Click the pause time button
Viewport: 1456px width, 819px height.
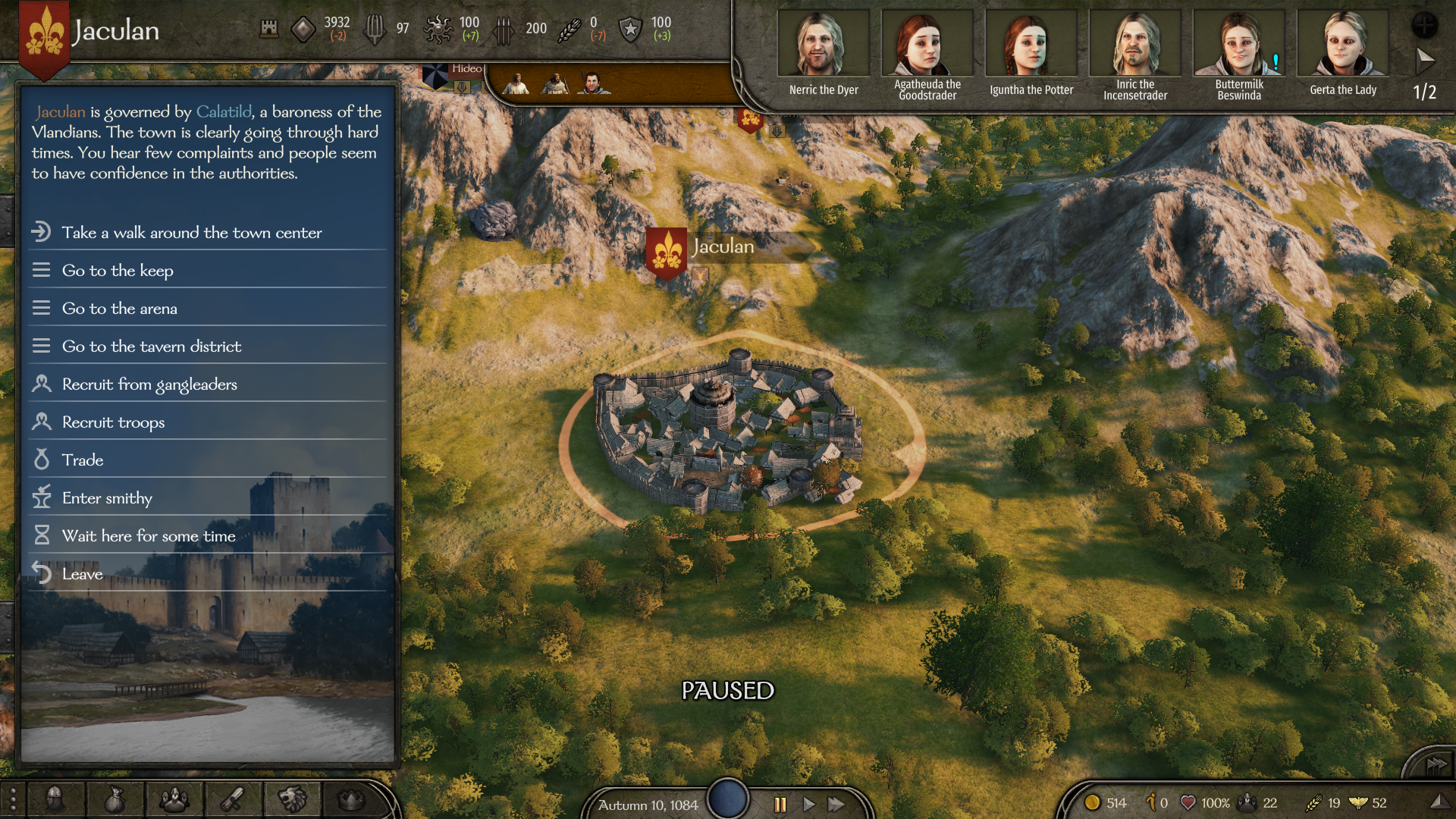click(780, 805)
